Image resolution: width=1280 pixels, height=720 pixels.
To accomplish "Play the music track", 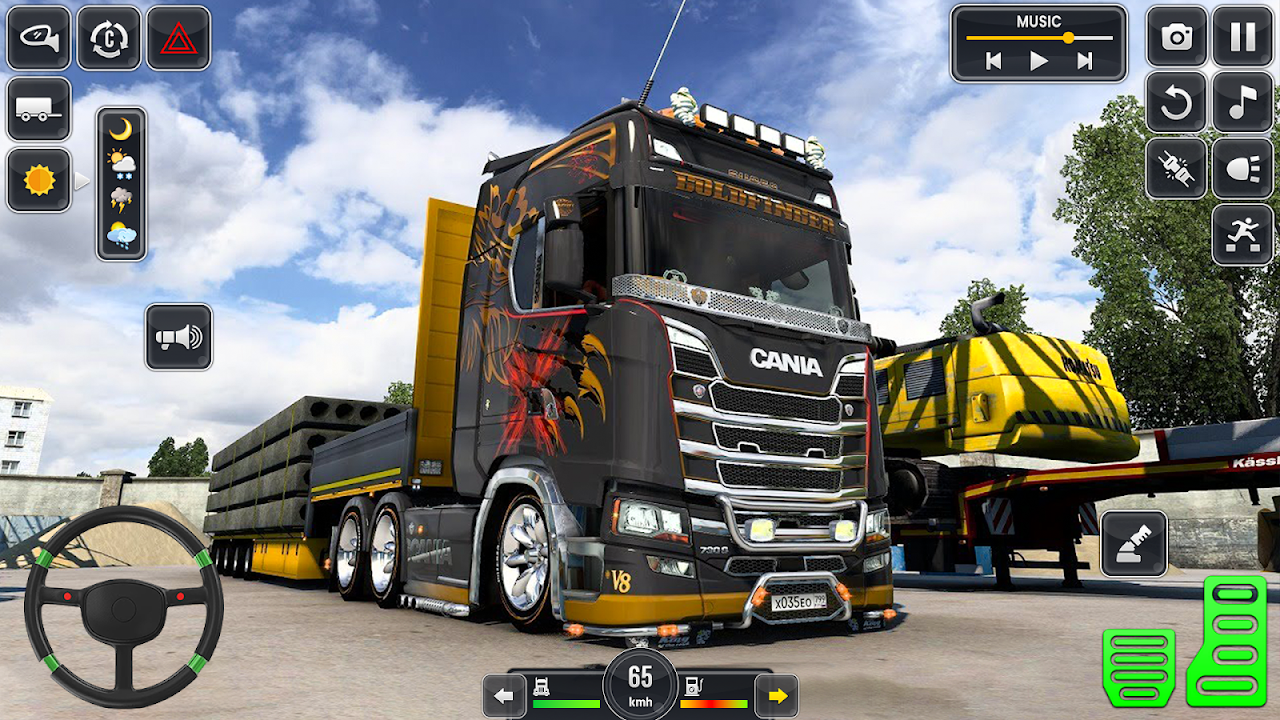I will [x=1039, y=61].
